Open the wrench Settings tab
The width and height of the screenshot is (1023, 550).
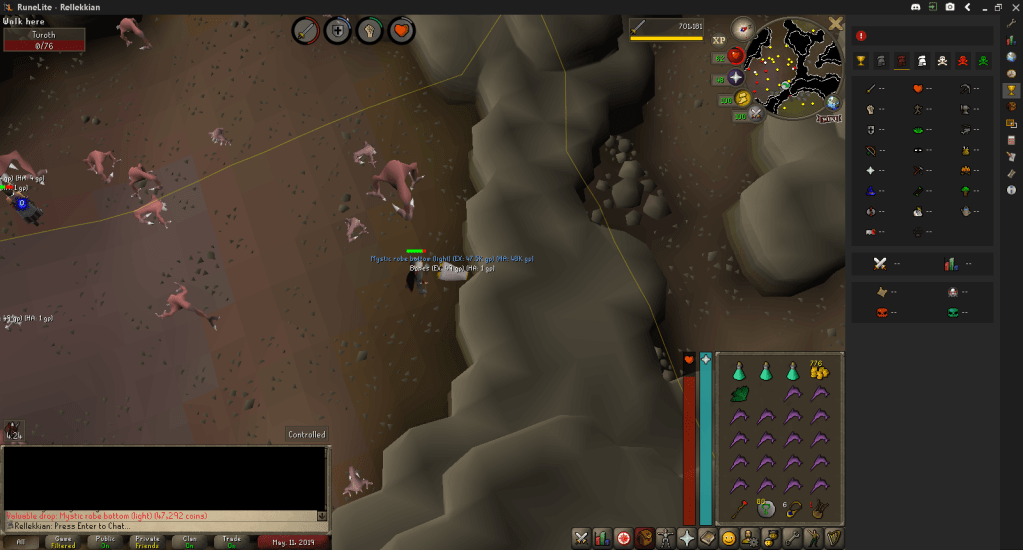point(791,538)
